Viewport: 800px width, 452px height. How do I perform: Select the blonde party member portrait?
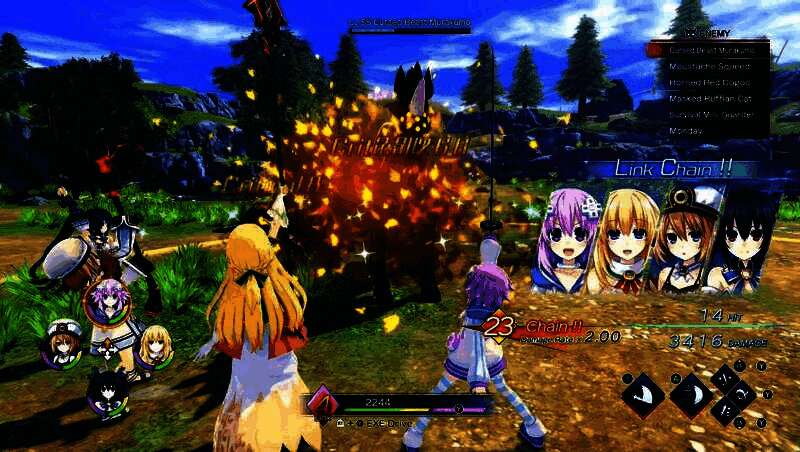point(151,346)
